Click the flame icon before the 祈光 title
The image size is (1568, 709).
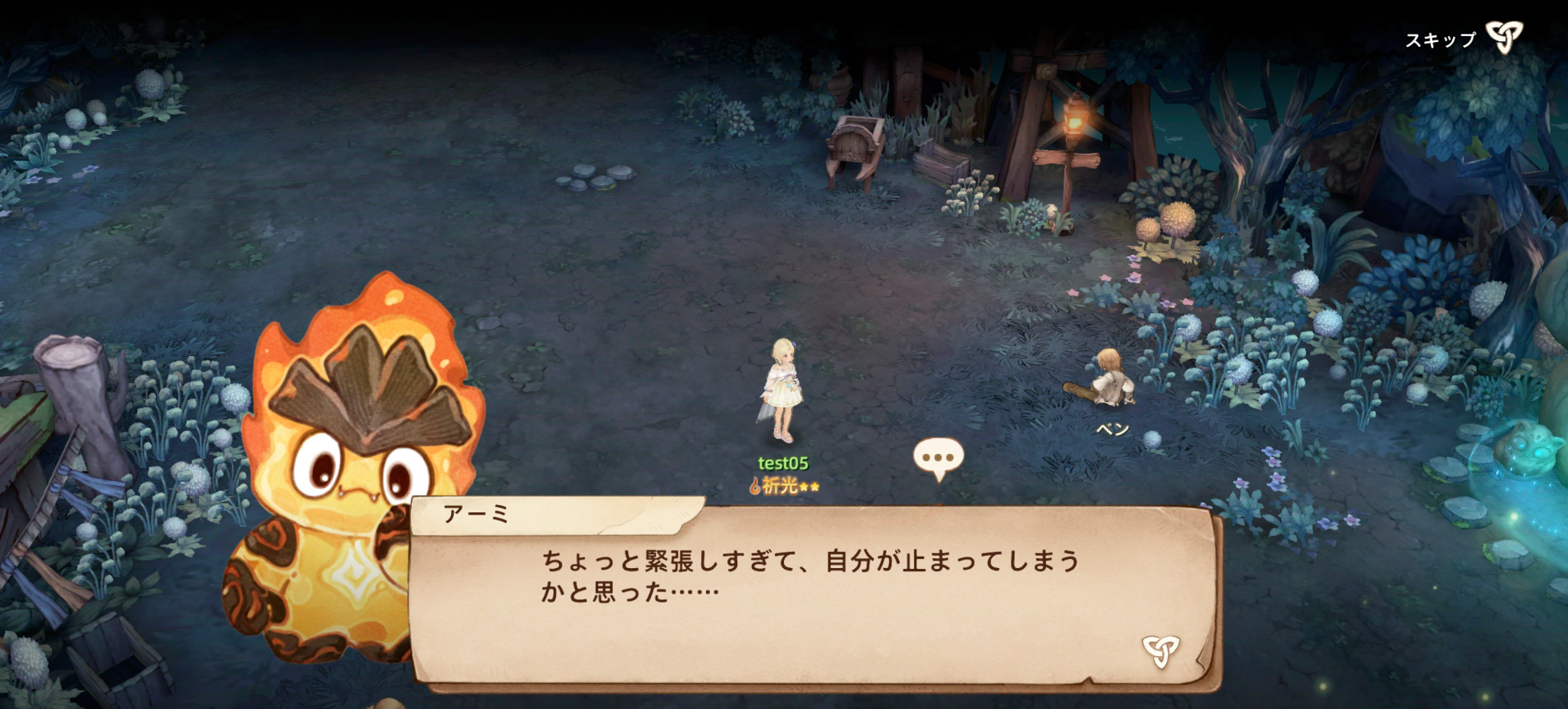(755, 485)
